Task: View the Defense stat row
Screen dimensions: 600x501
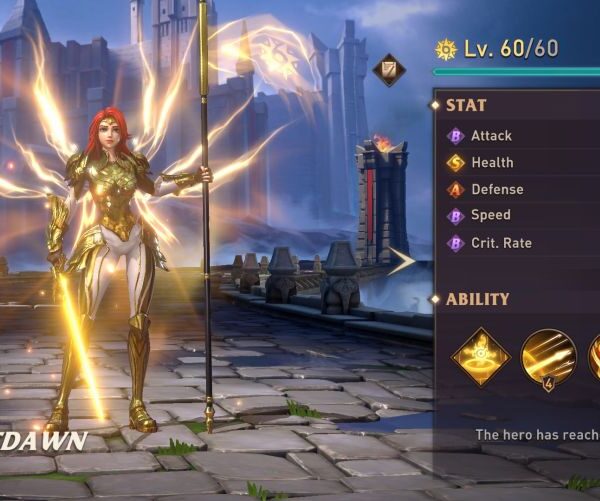Action: click(496, 189)
